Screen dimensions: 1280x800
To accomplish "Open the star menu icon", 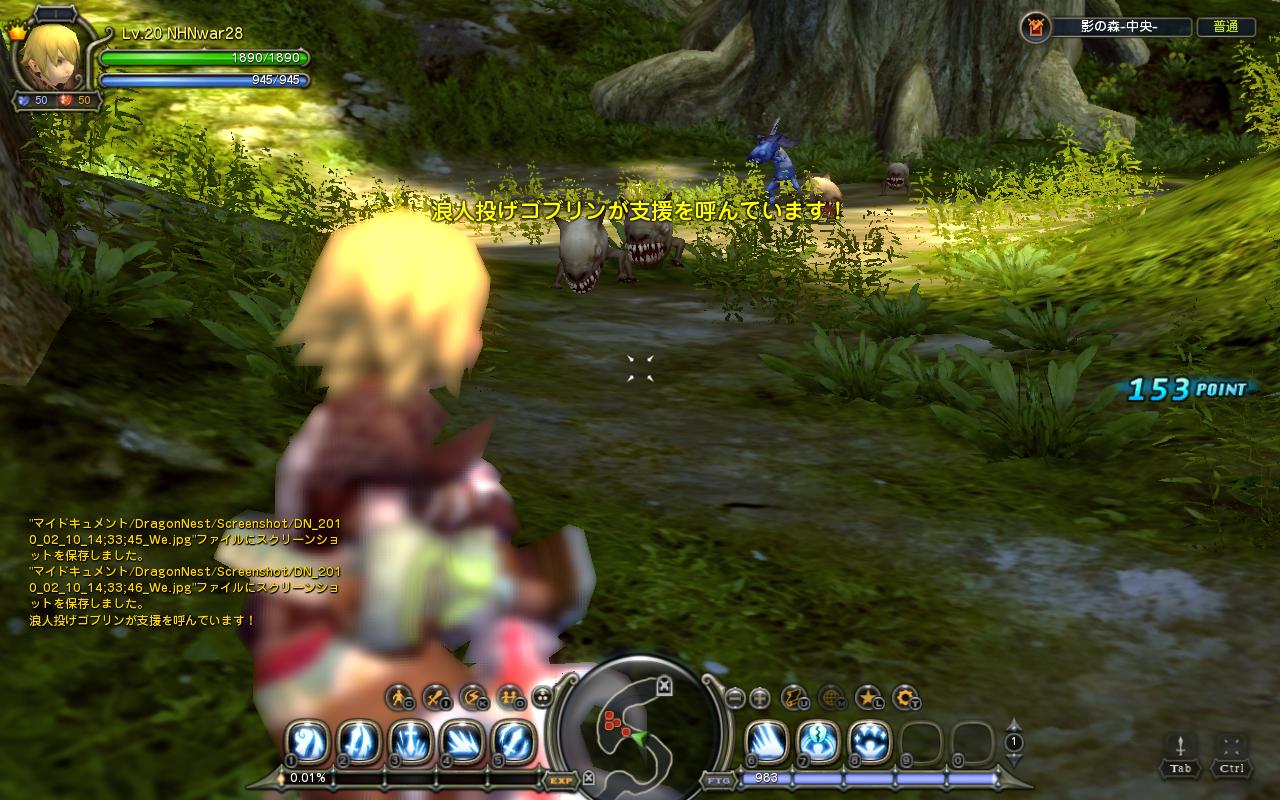I will [868, 697].
